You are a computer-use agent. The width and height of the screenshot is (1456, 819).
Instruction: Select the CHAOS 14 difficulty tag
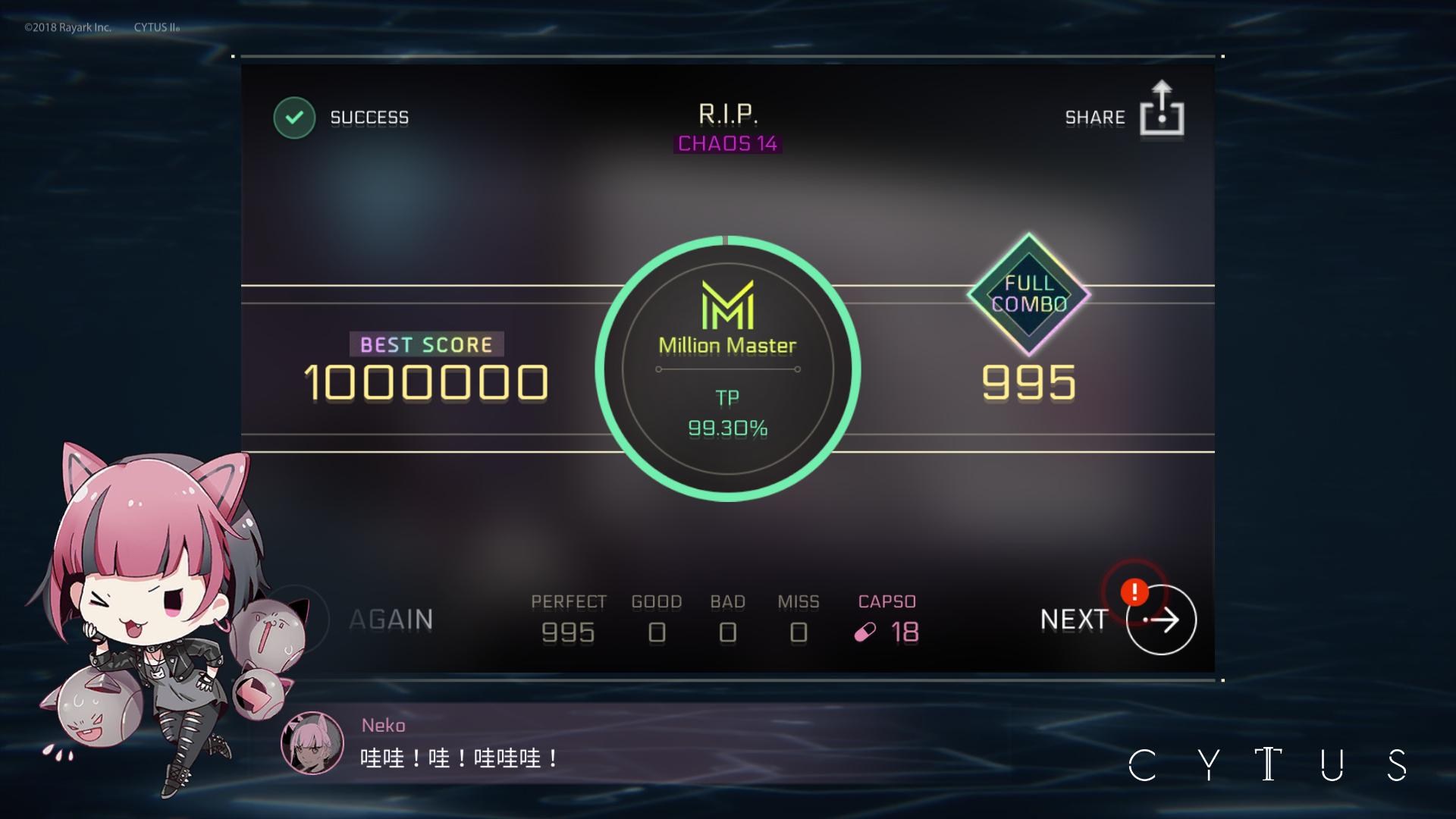[x=726, y=144]
